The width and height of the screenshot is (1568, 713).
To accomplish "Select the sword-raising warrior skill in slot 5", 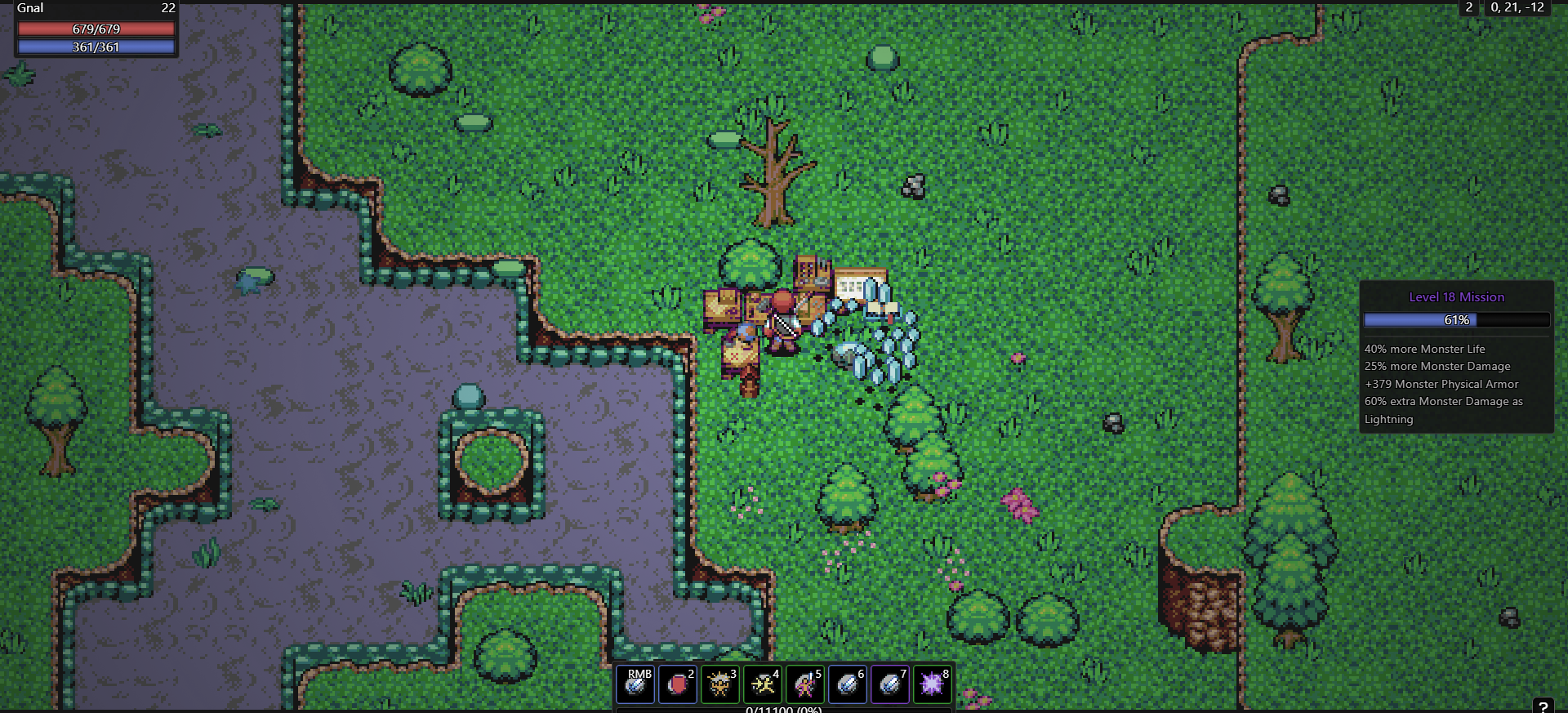I will 805,684.
